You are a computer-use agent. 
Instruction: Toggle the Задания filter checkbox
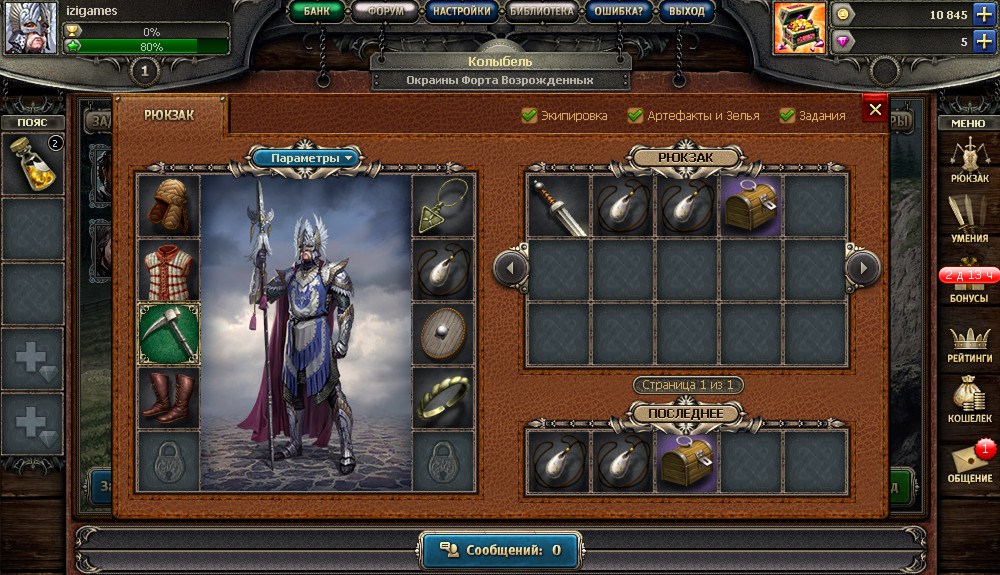point(787,116)
